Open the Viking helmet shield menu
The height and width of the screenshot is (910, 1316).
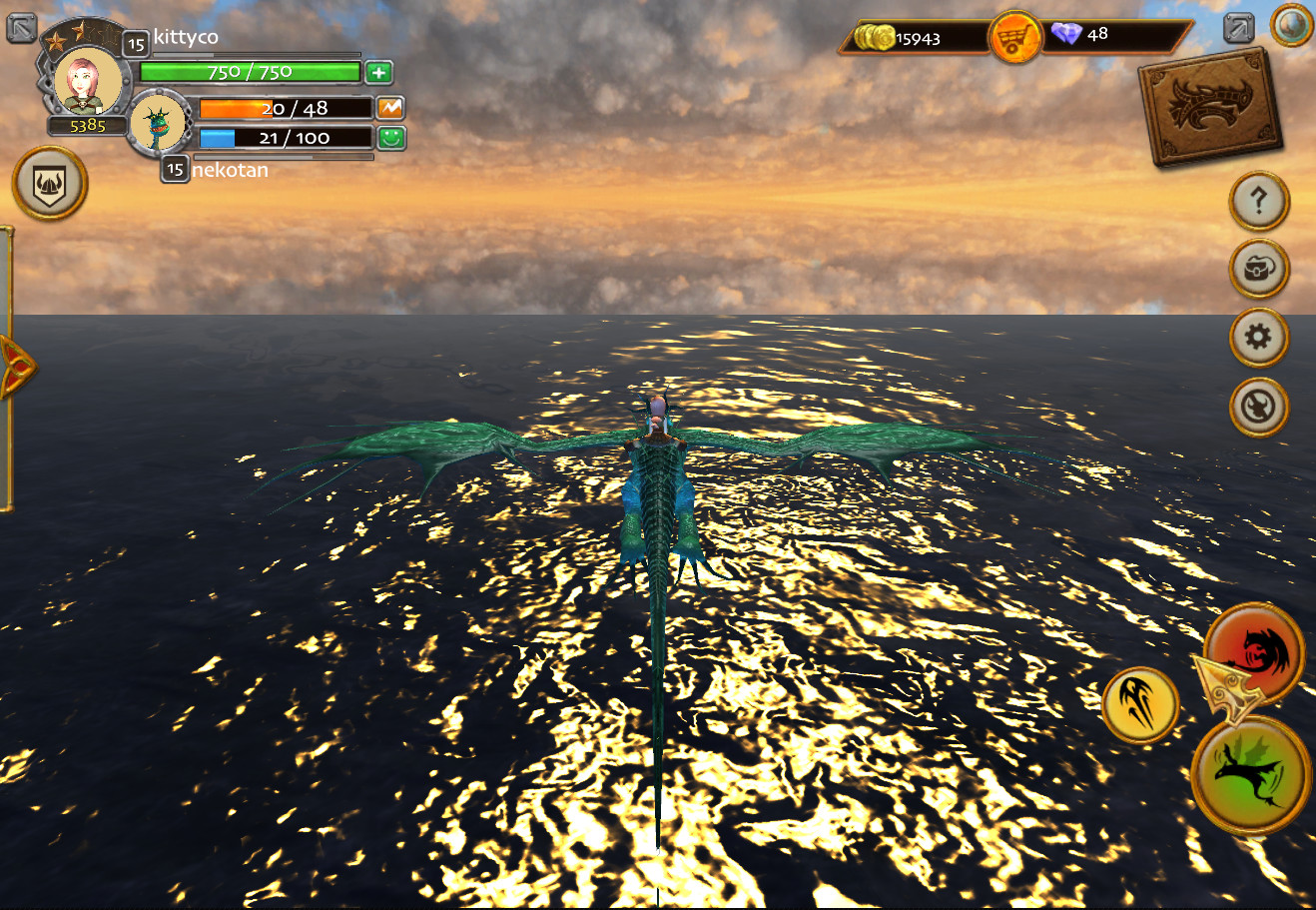[x=51, y=184]
